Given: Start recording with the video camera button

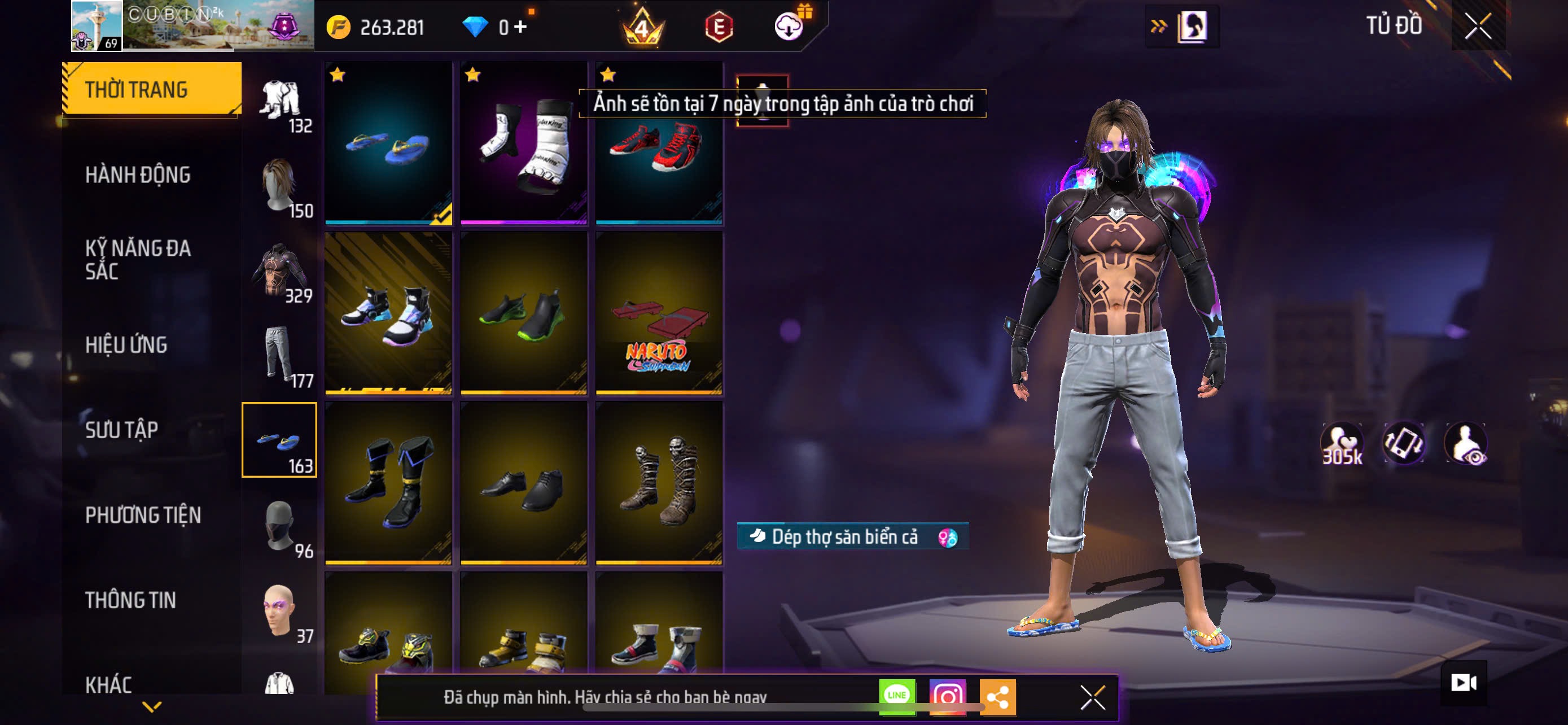Looking at the screenshot, I should coord(1464,683).
